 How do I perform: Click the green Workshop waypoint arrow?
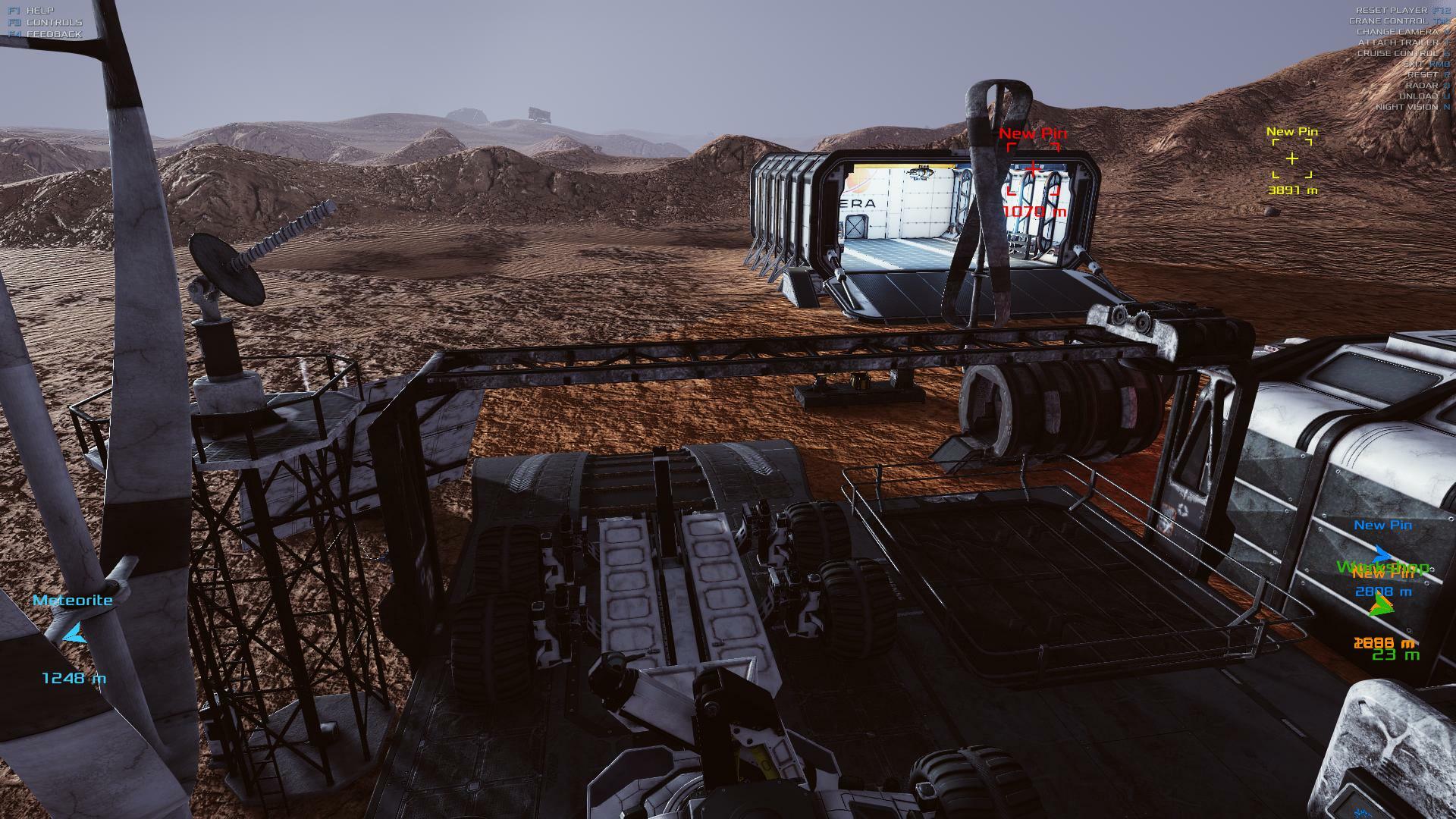coord(1382,604)
